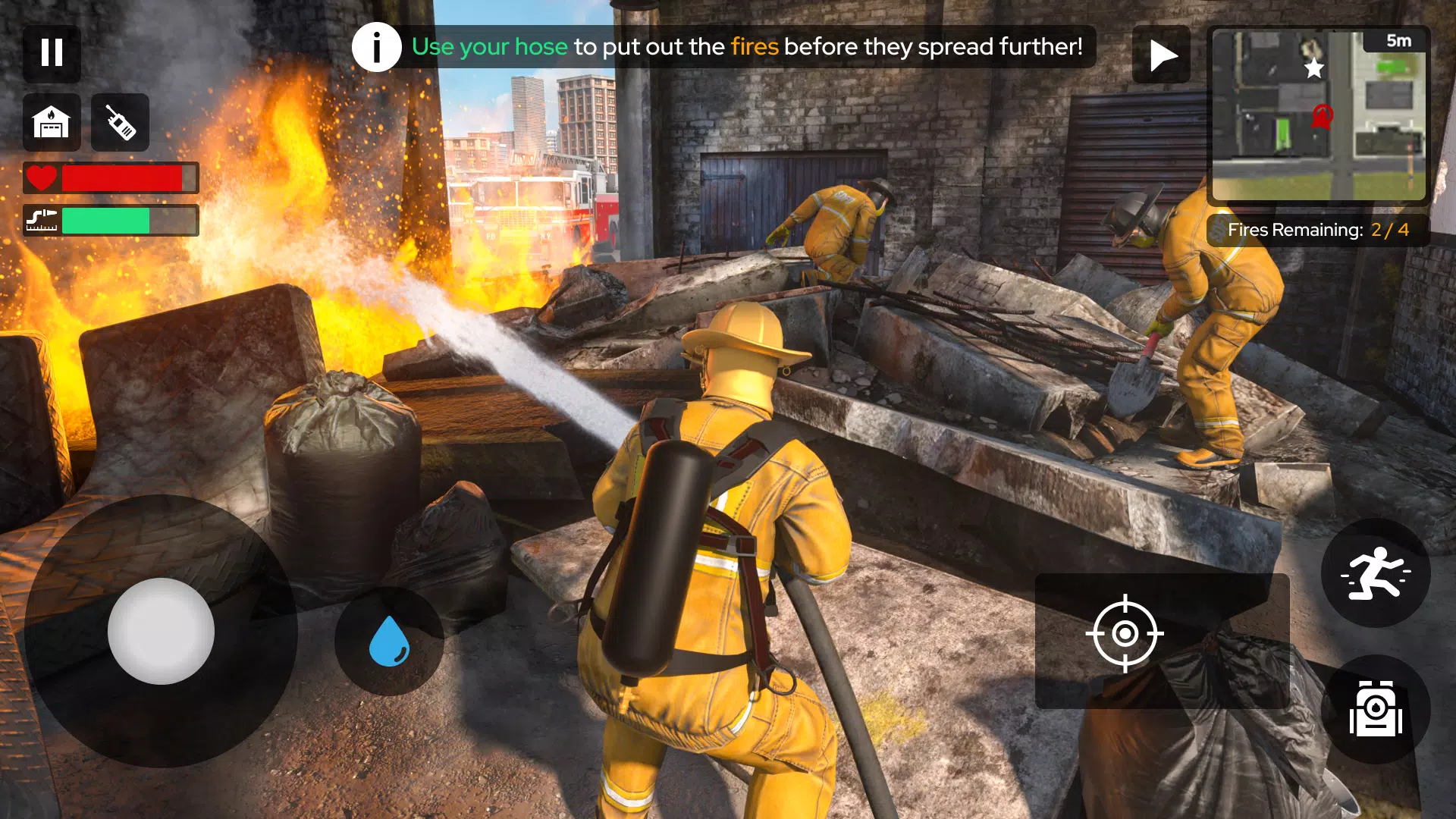Select the backpack equipment button

coord(1375,709)
